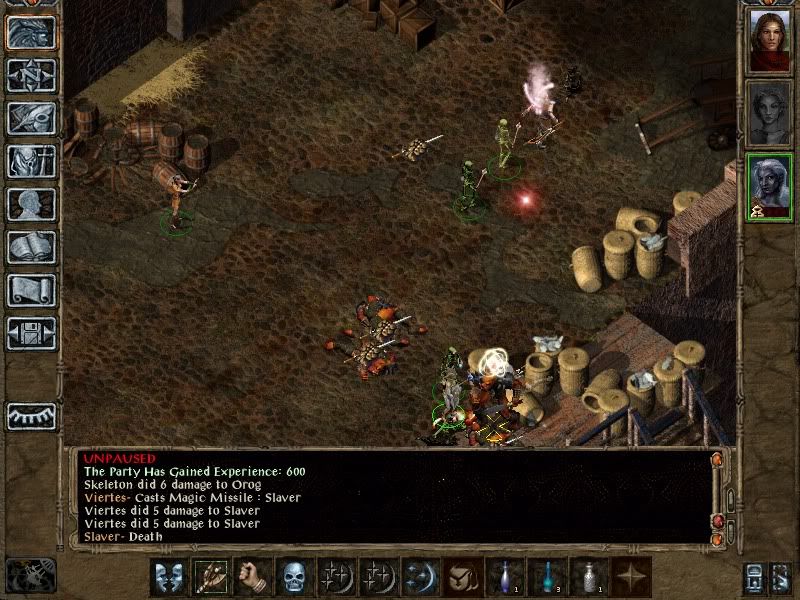This screenshot has height=600, width=800.
Task: Activate the talk masks icon
Action: (169, 577)
